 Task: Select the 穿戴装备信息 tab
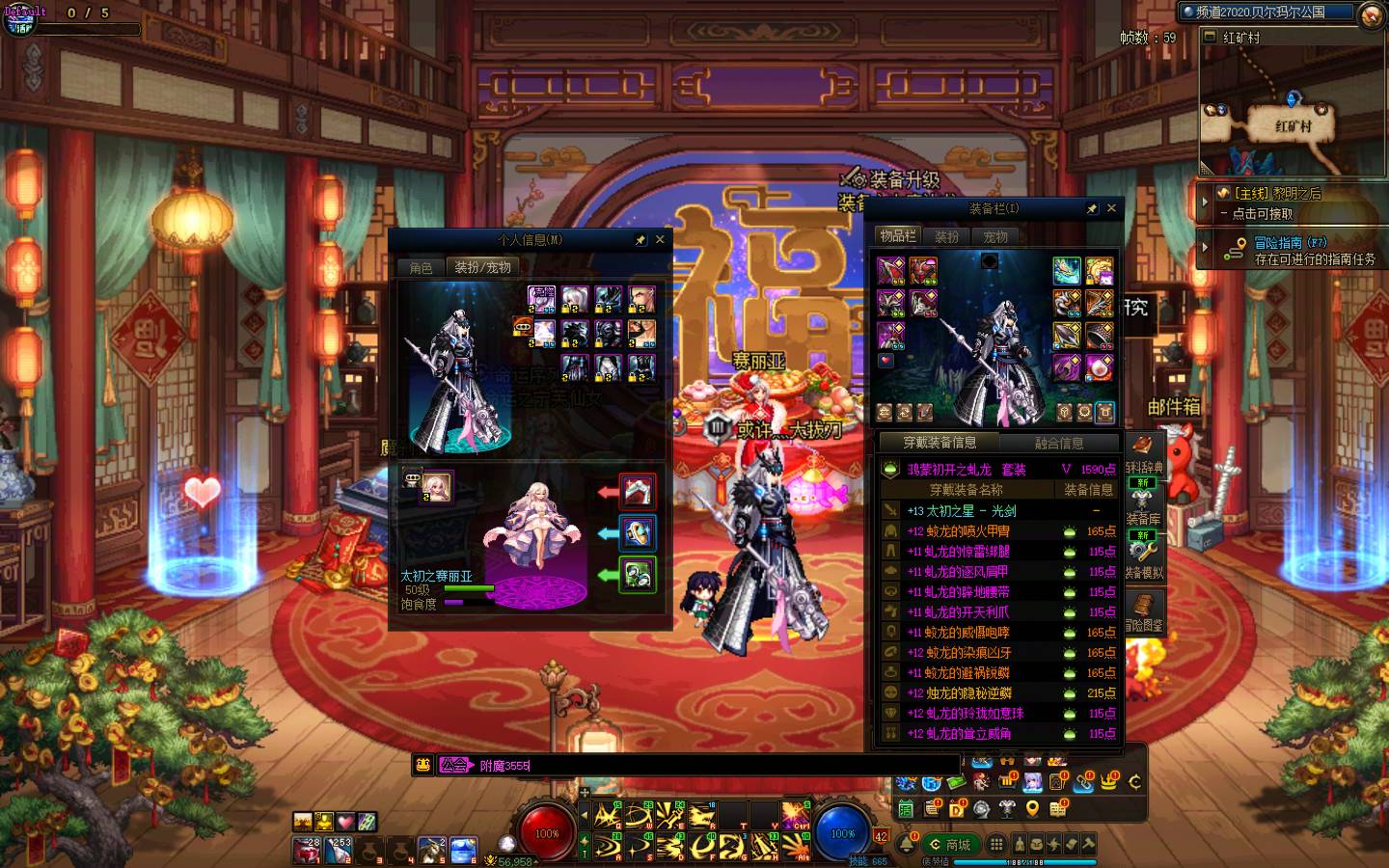click(x=940, y=443)
